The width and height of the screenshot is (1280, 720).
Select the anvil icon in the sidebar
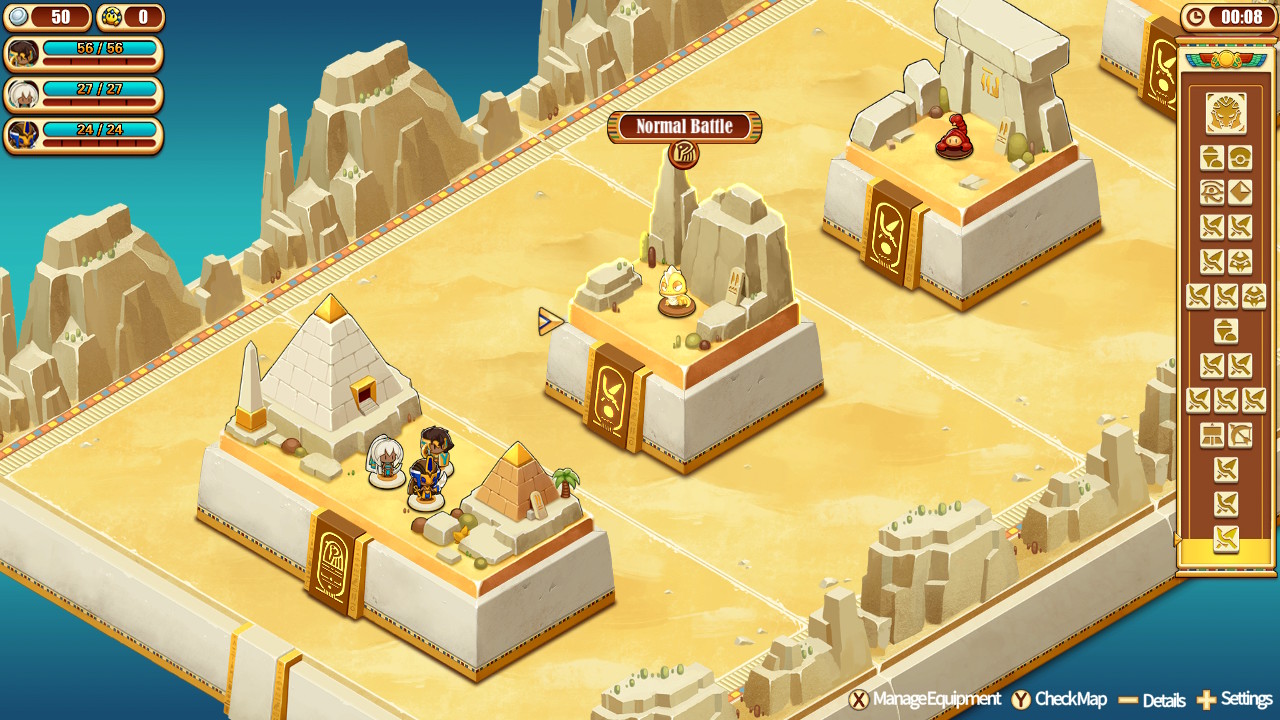(x=1212, y=433)
